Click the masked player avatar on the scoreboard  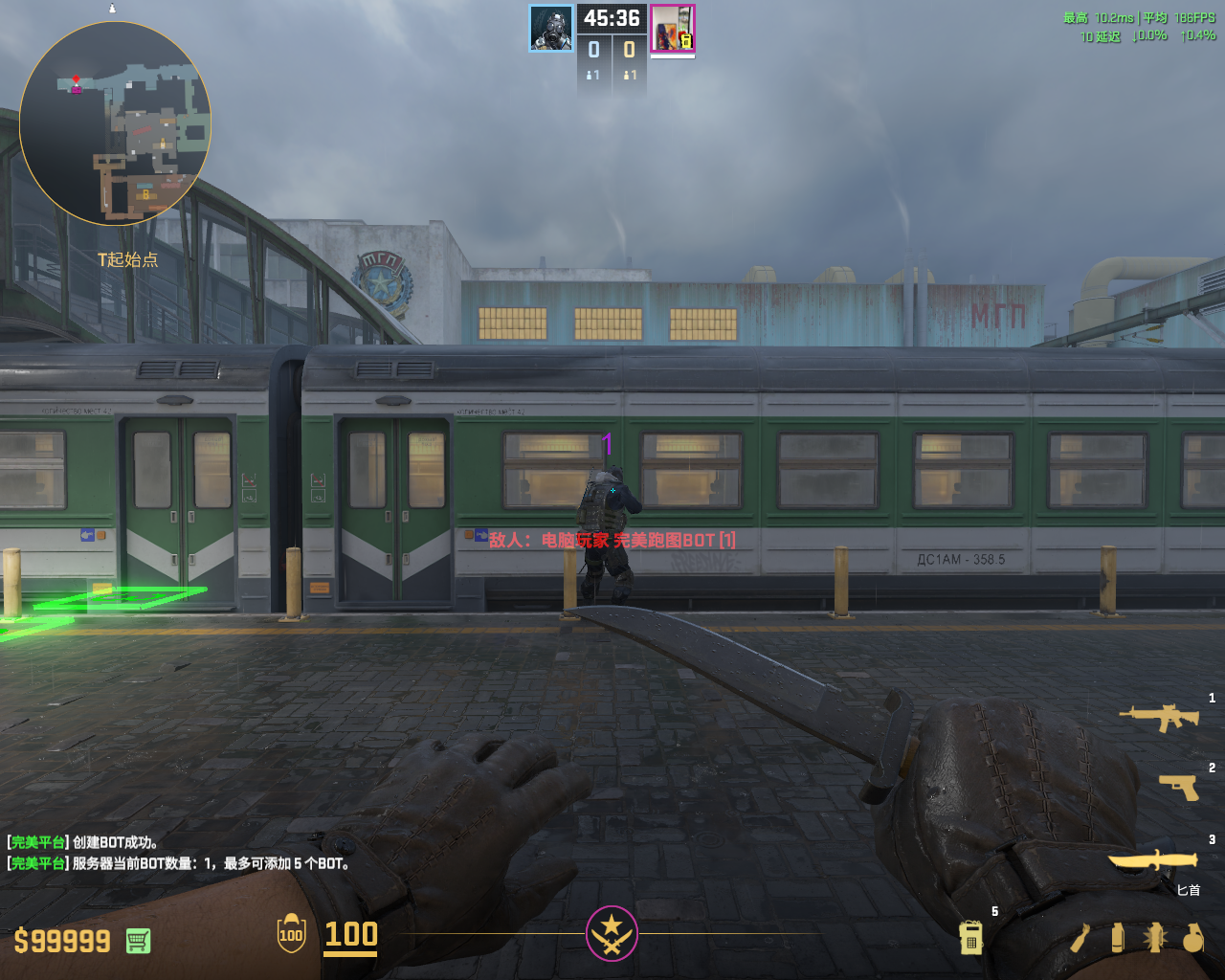click(551, 28)
